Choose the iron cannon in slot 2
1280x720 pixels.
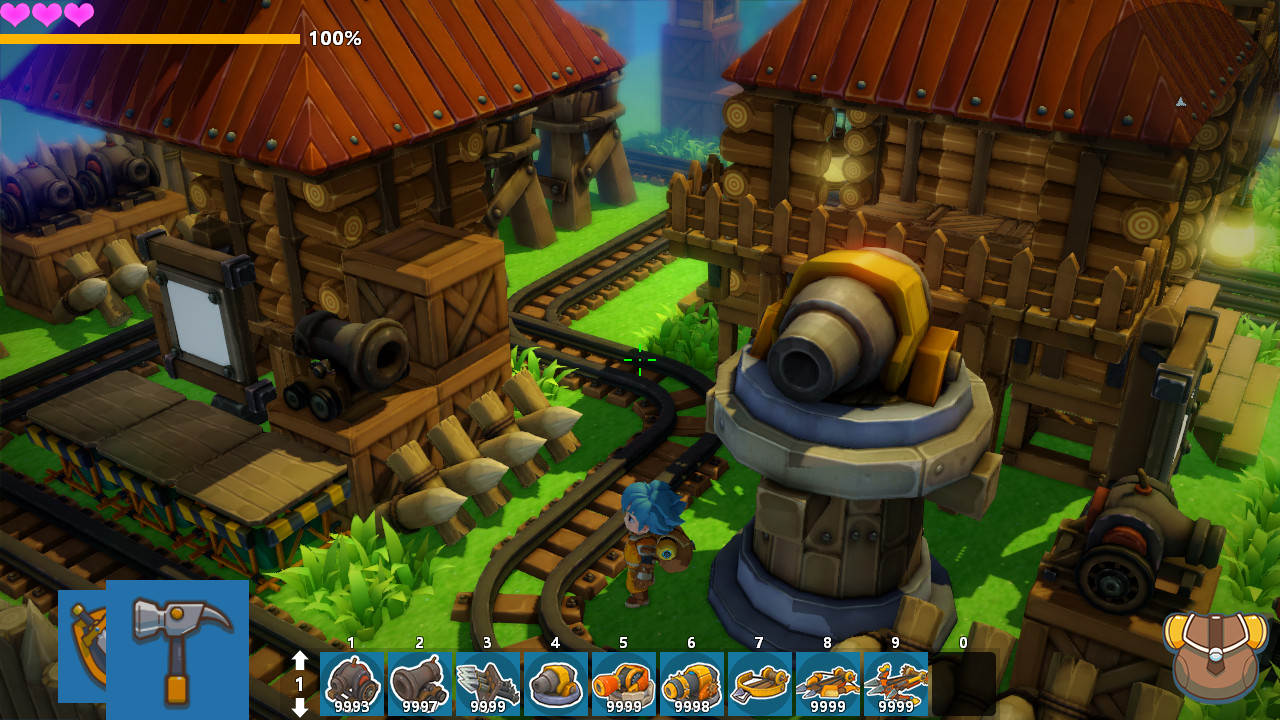(420, 684)
